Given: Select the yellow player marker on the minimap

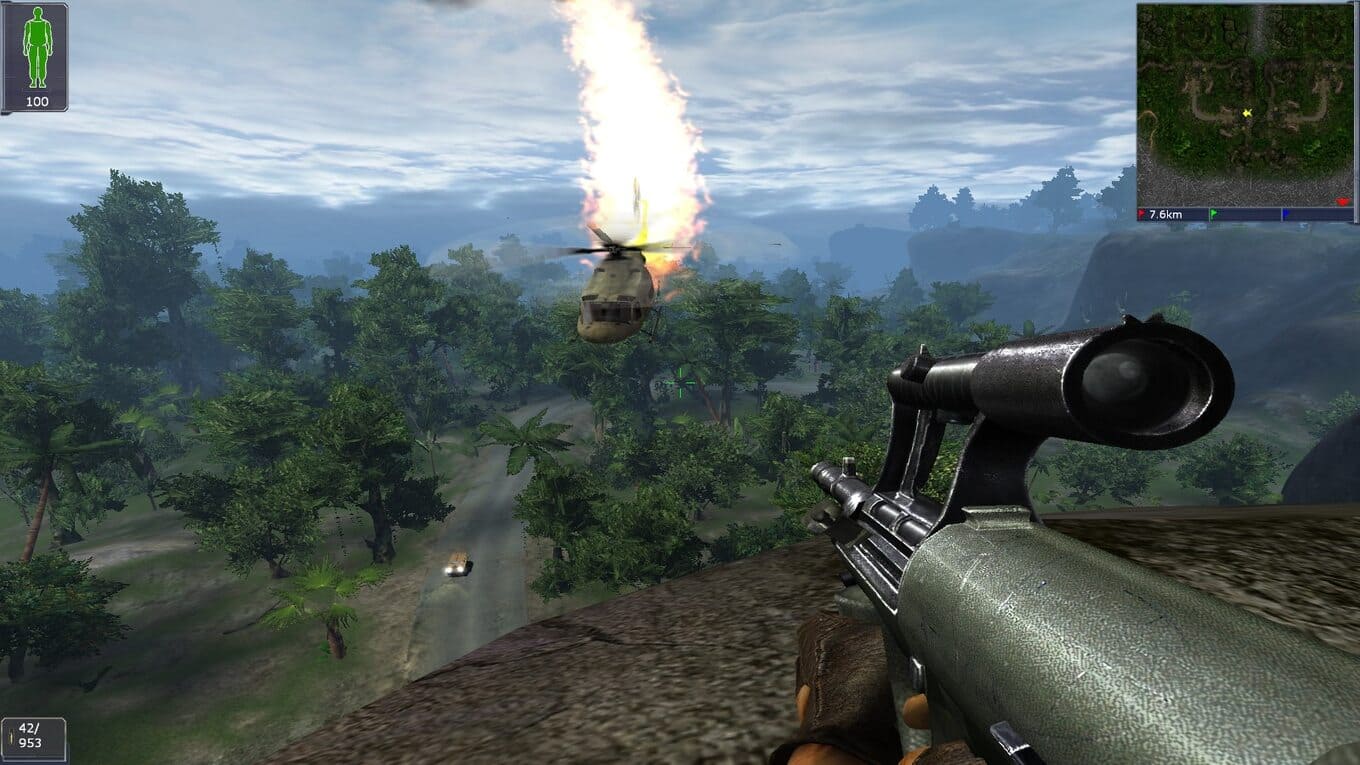Looking at the screenshot, I should tap(1246, 114).
